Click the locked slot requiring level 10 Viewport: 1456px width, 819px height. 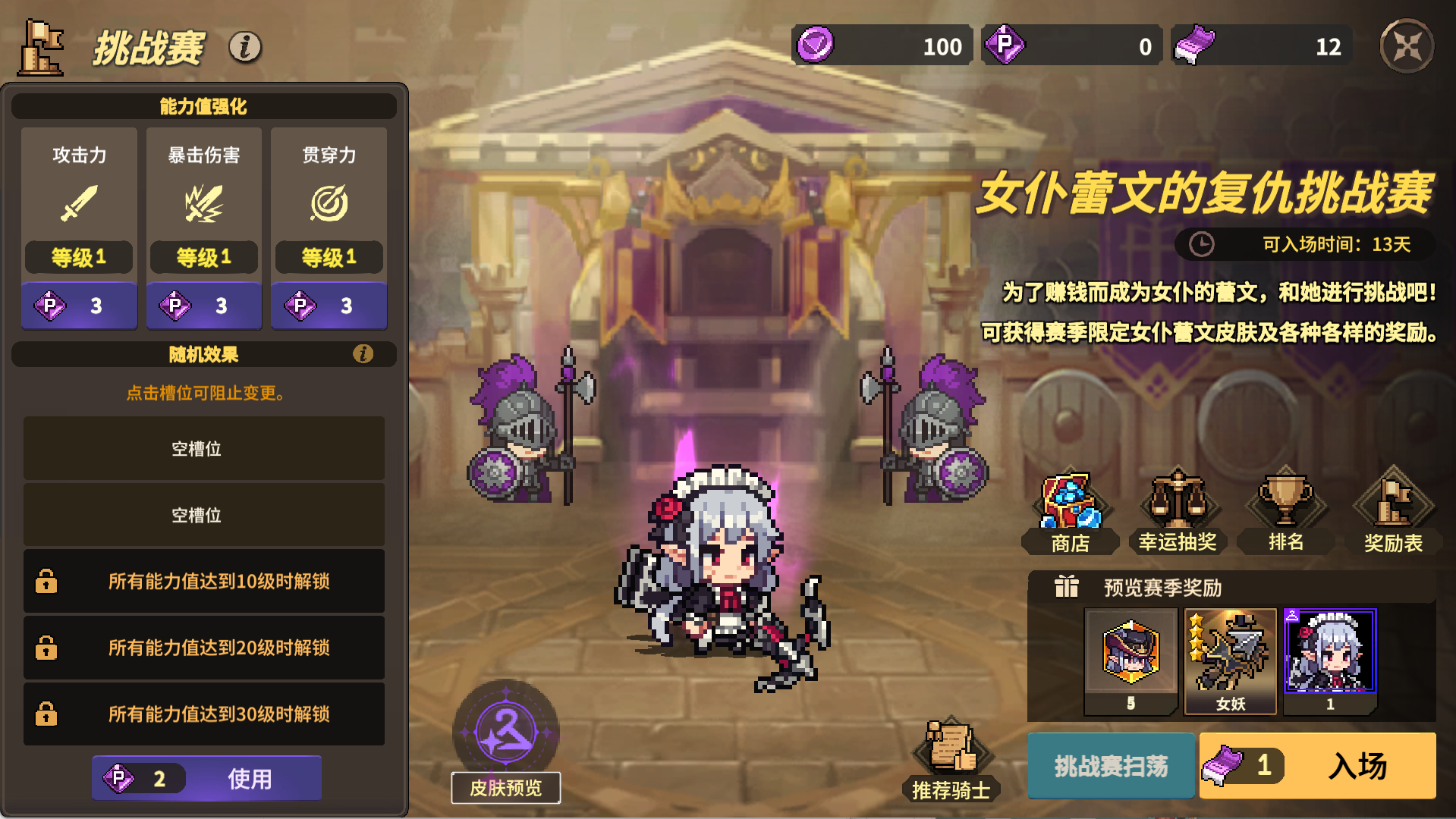(x=203, y=582)
